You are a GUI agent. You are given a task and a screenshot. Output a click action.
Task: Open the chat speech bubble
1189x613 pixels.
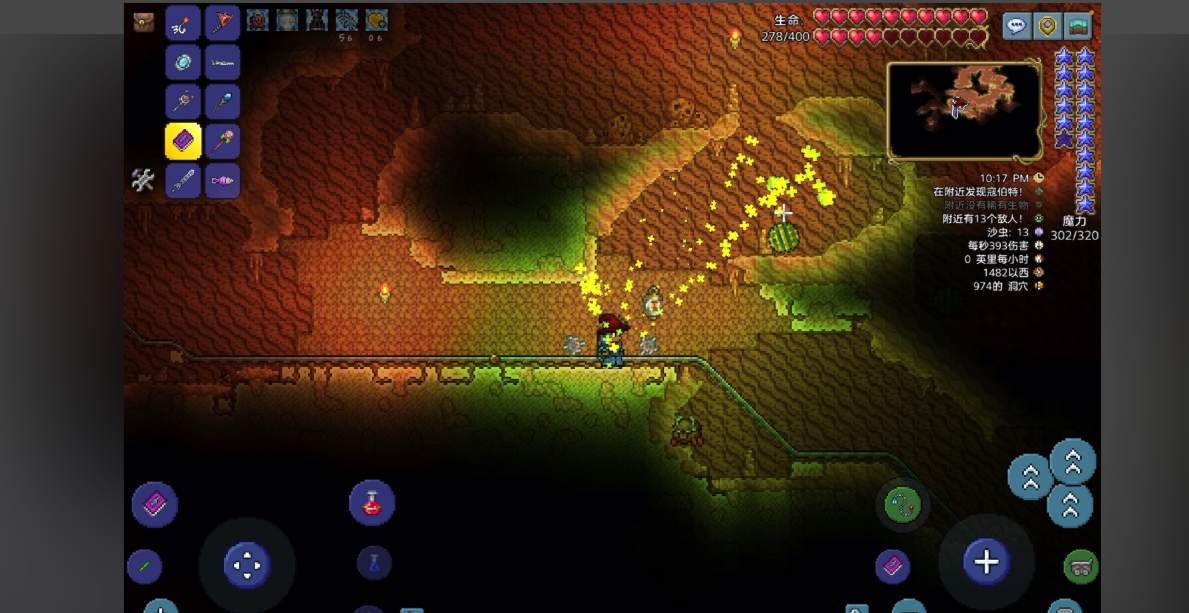(1017, 26)
